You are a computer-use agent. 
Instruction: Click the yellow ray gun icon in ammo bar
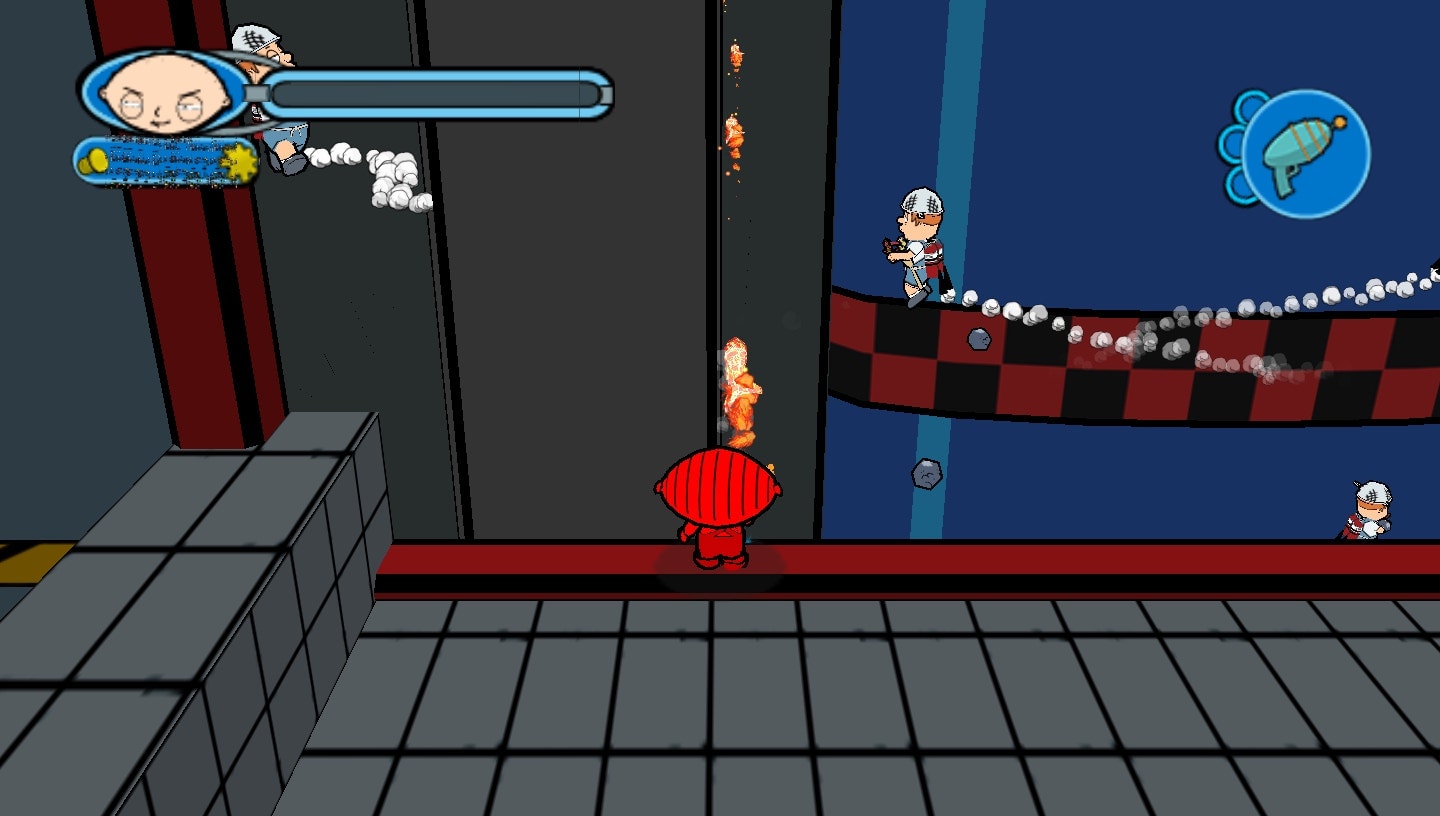point(95,160)
